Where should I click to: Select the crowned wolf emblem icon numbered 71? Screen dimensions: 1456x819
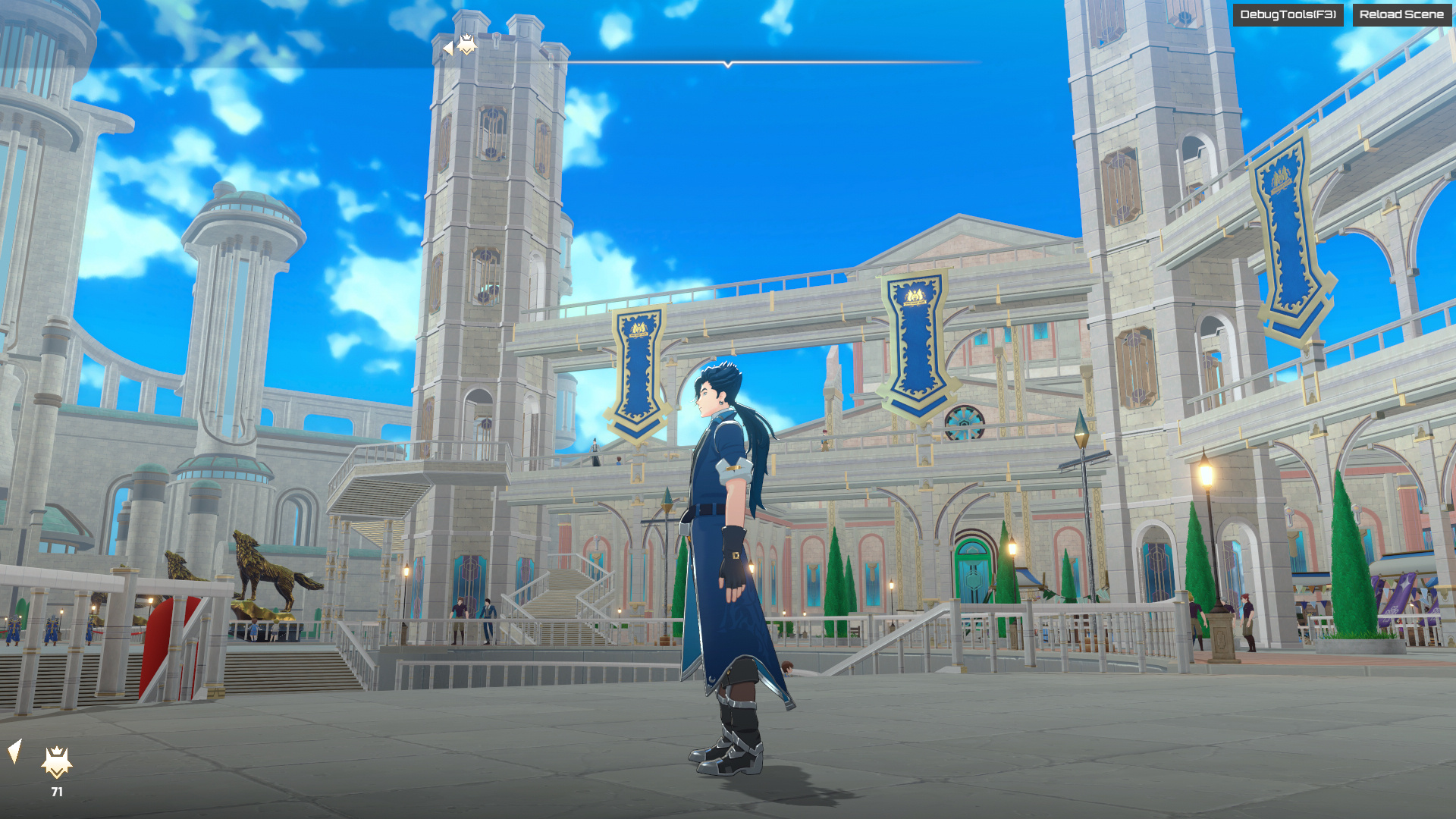coord(57,763)
